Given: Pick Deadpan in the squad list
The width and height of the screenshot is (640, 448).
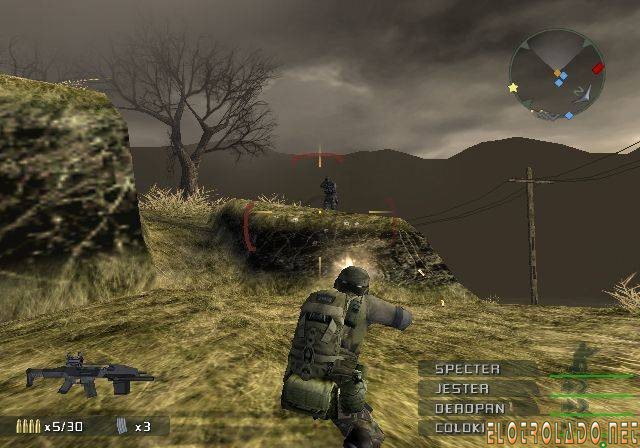Looking at the screenshot, I should (468, 408).
